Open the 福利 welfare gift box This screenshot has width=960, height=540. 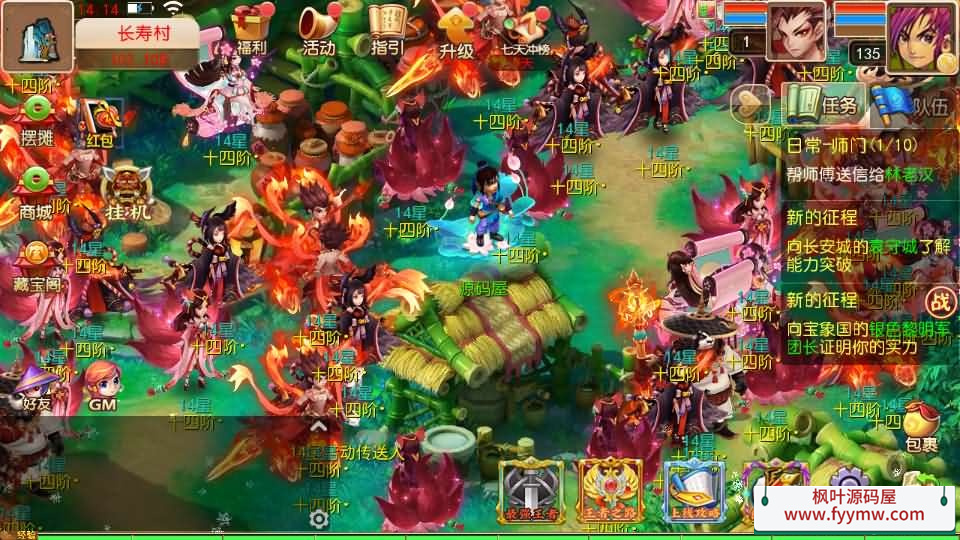[x=252, y=28]
